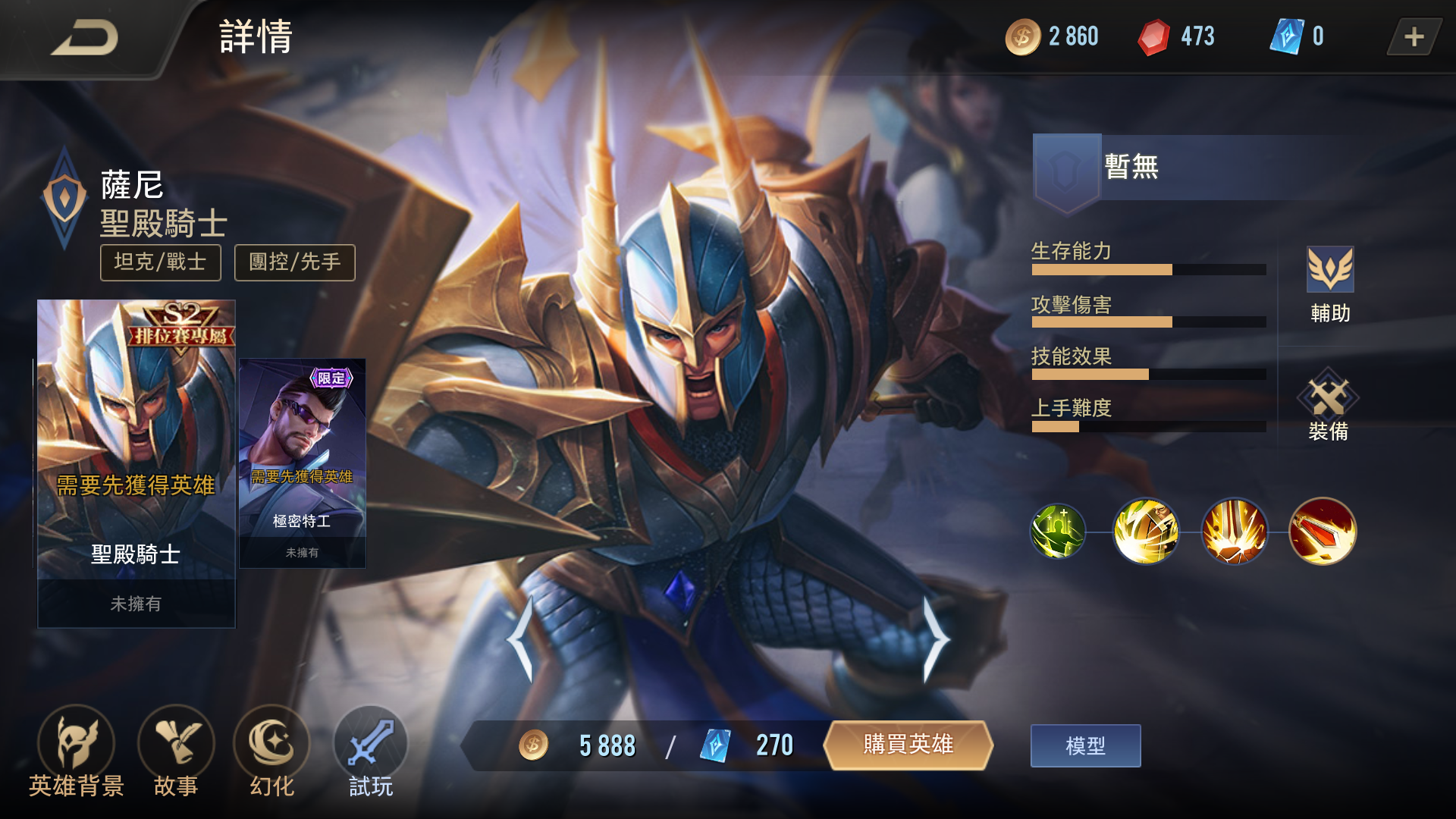The image size is (1456, 819).
Task: Open the 輔助 support settings
Action: 1330,284
